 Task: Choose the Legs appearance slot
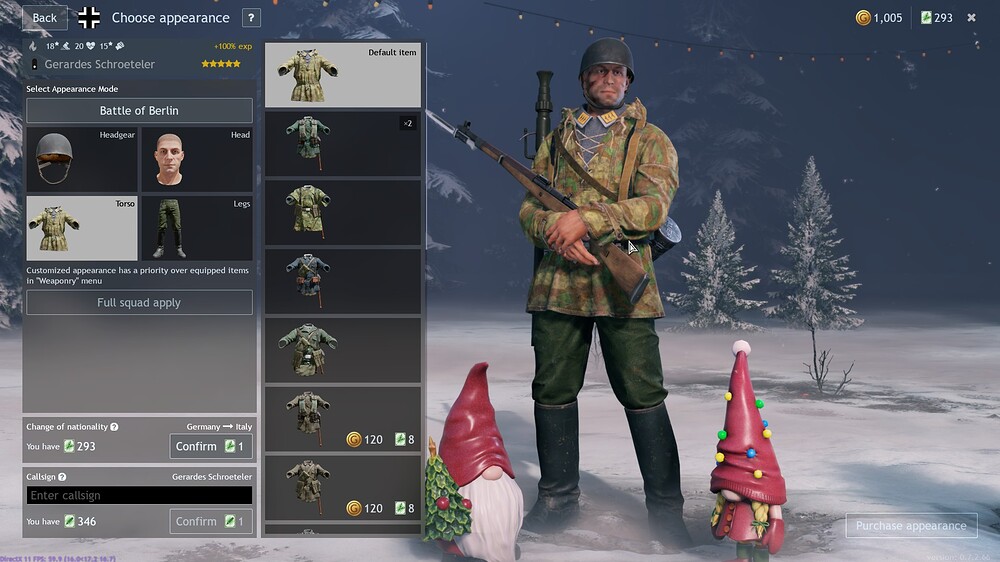196,228
